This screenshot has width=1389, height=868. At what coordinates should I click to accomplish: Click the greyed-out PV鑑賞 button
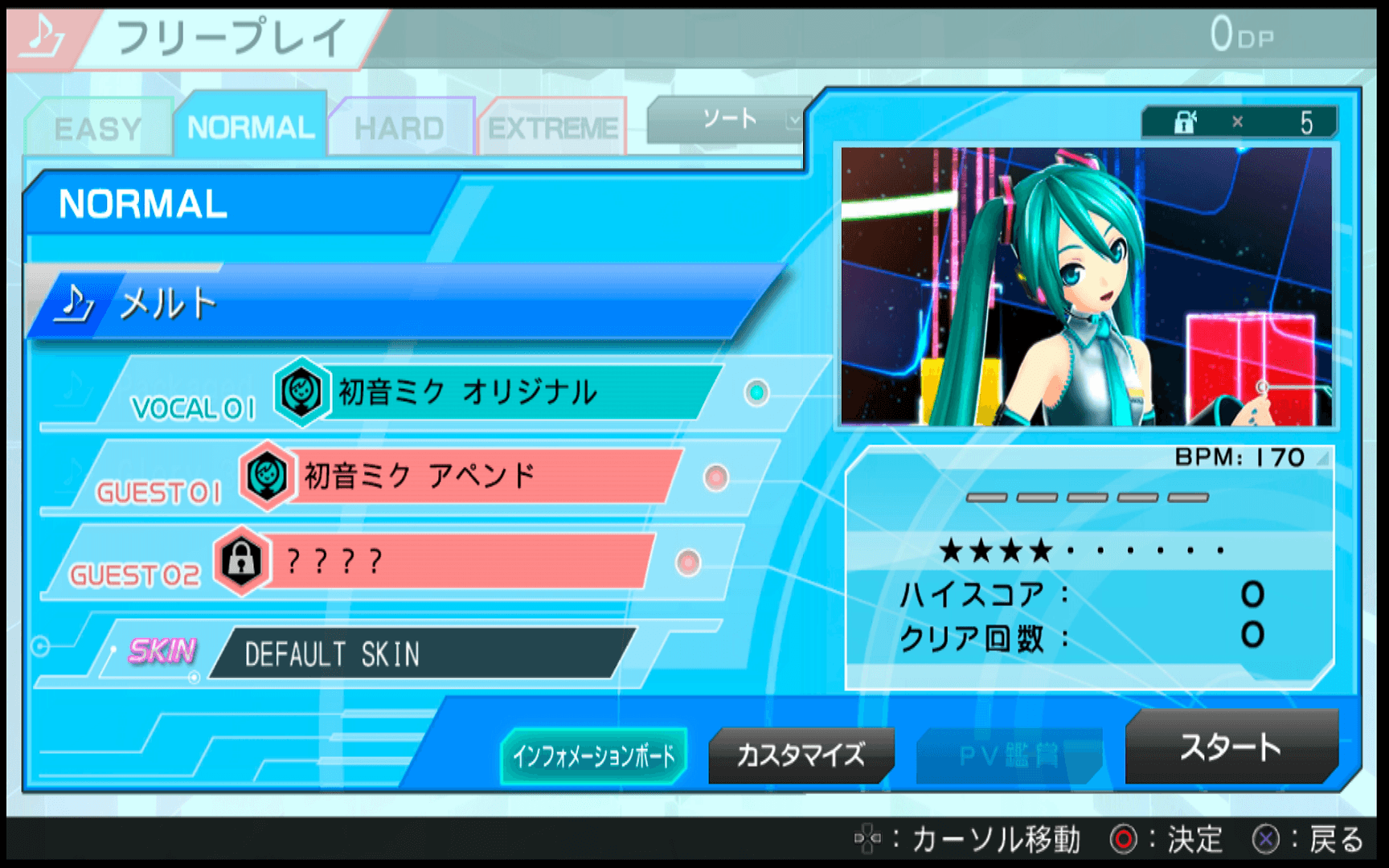(x=1009, y=755)
